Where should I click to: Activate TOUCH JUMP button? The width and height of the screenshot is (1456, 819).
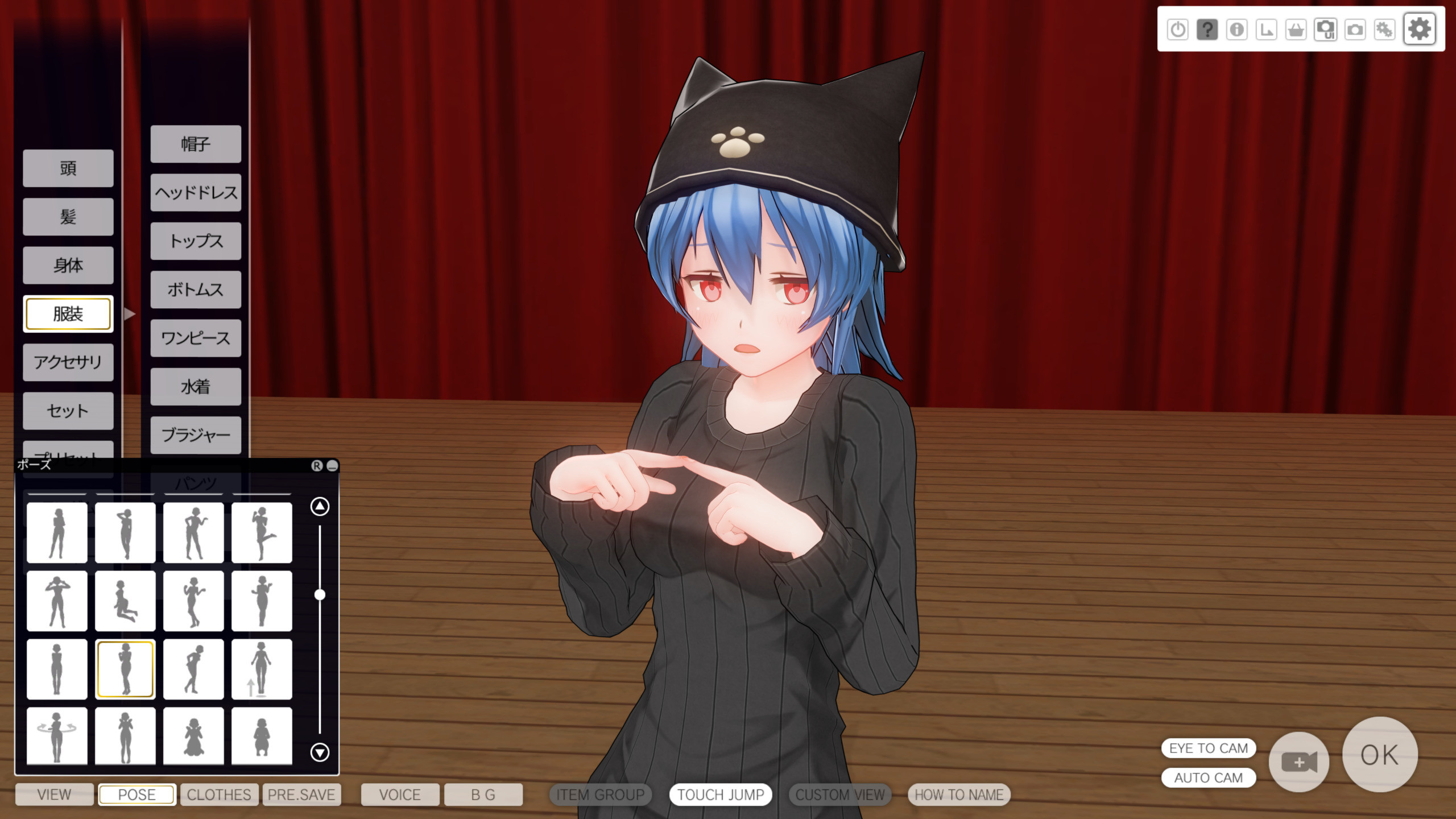coord(721,795)
